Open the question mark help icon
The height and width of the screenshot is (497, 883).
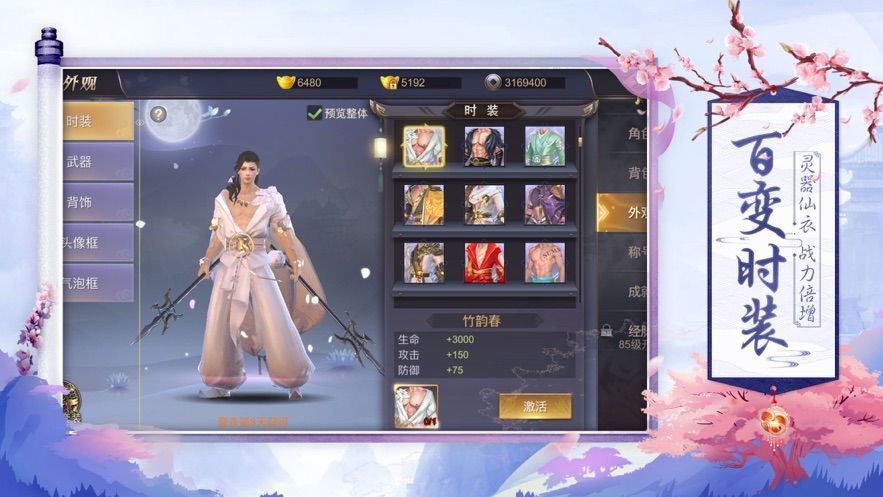pos(158,114)
